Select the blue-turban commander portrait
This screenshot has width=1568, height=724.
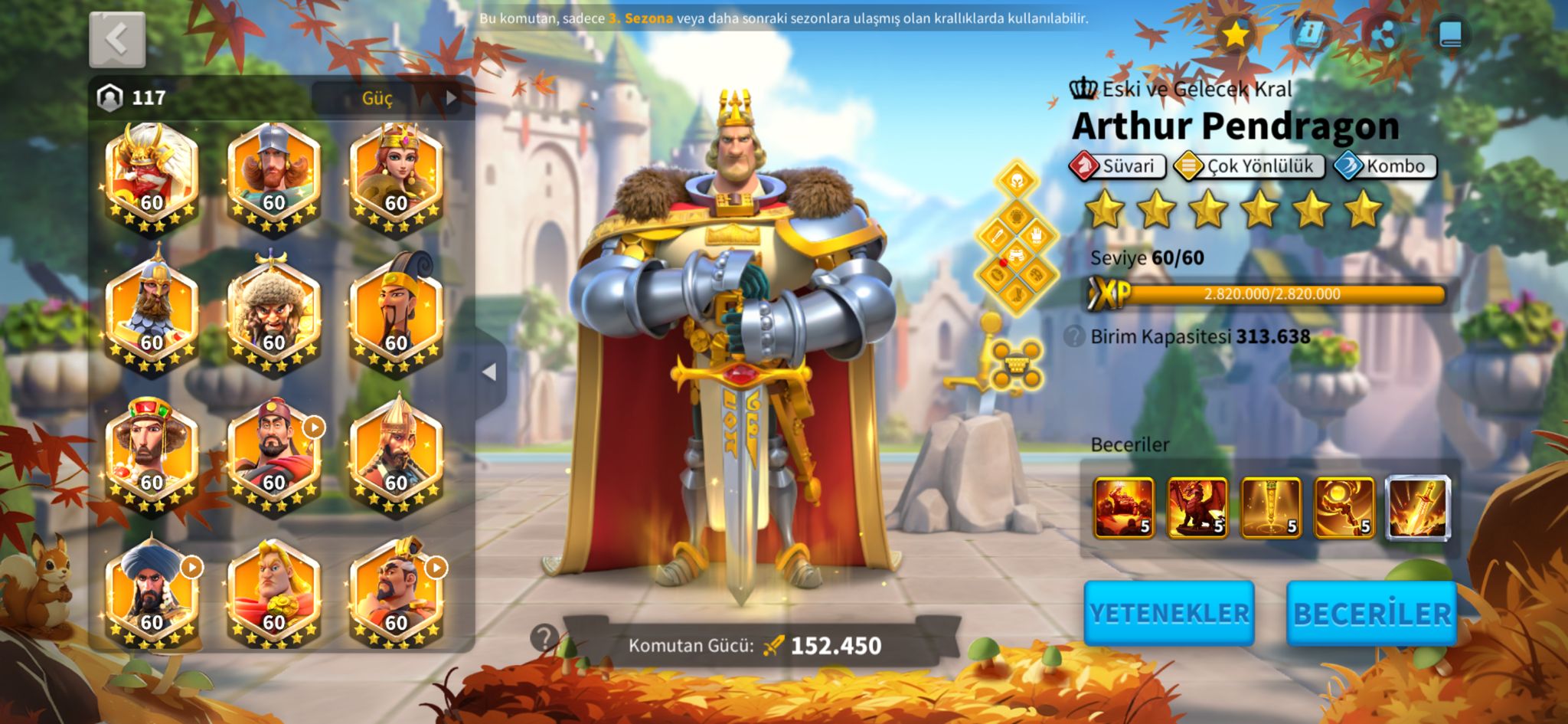tap(152, 595)
